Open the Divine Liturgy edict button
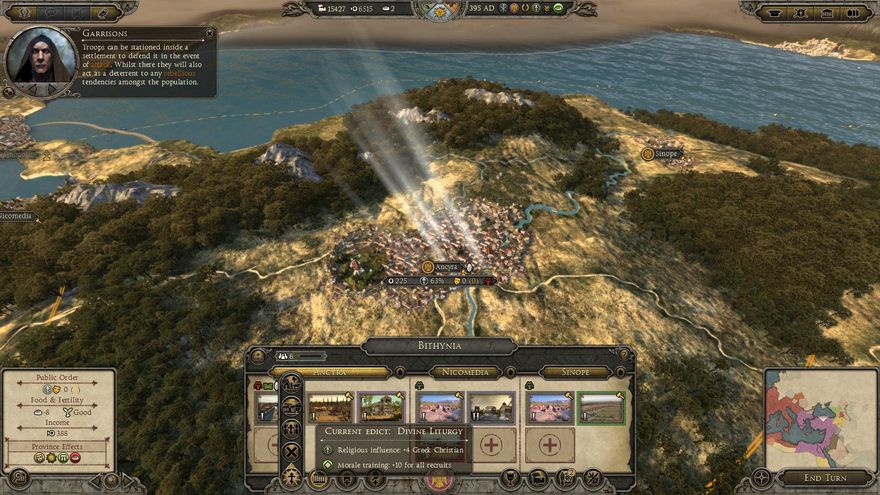The image size is (880, 495). click(x=291, y=474)
